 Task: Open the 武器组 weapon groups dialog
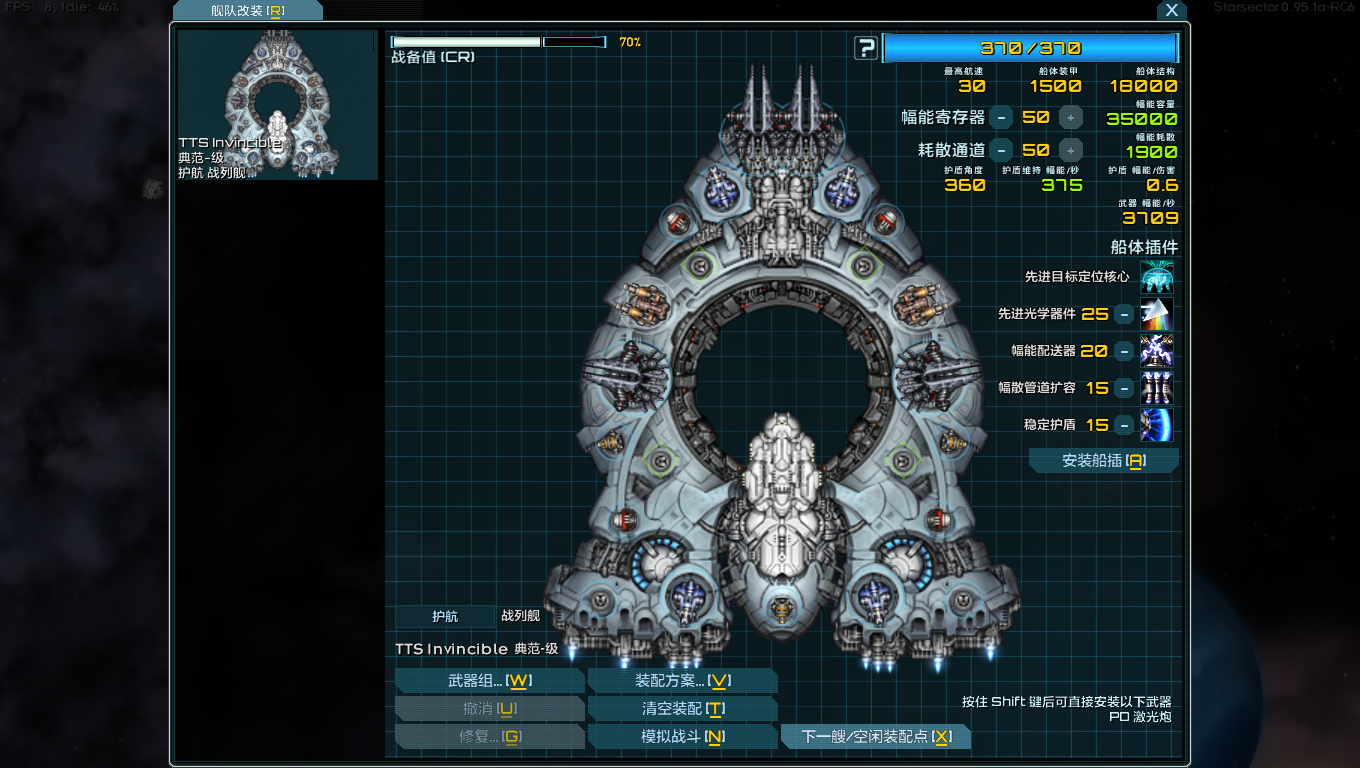pos(489,681)
